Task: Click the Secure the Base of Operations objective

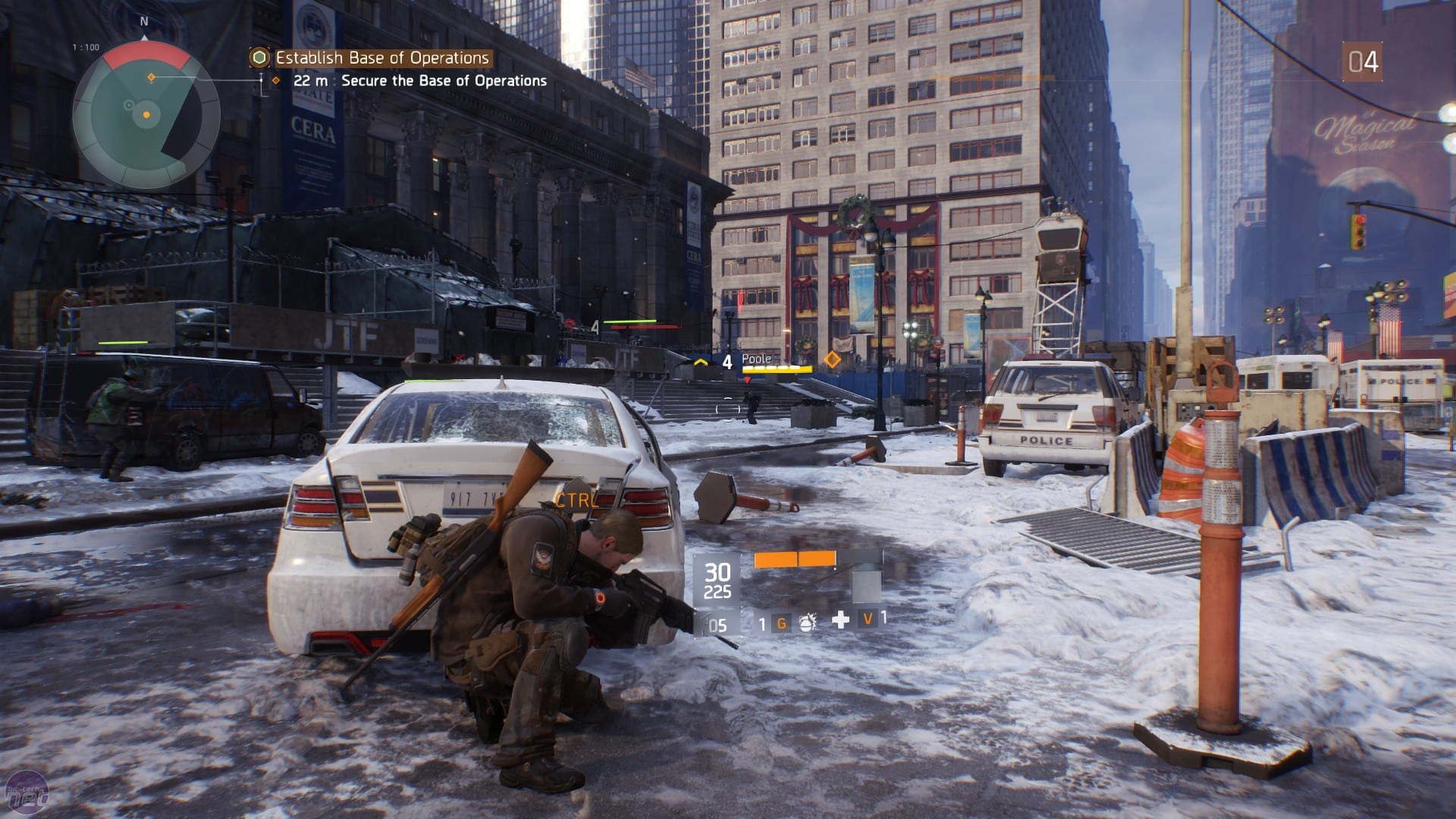Action: tap(444, 80)
